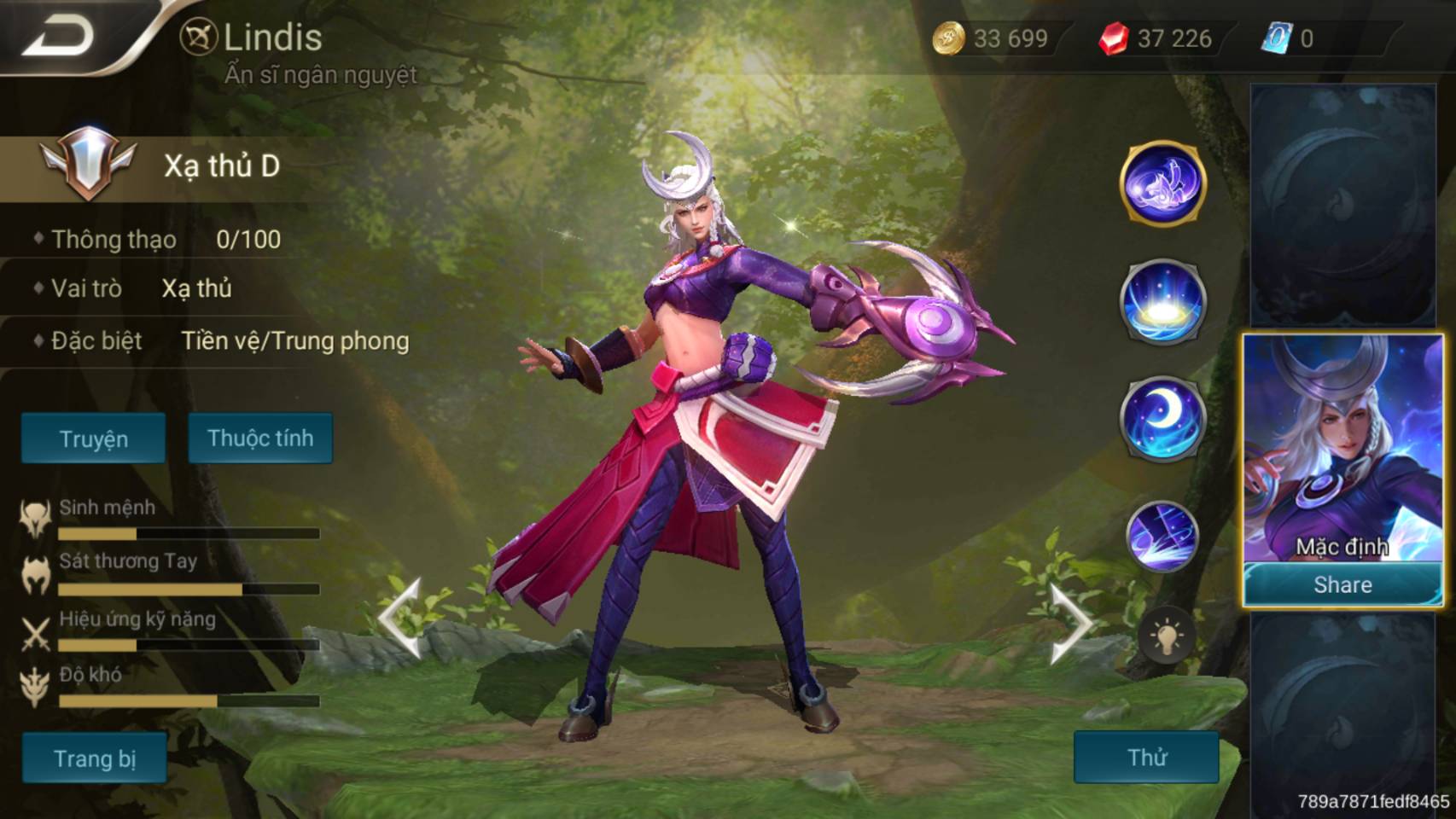Select the purple slash skill icon
The image size is (1456, 819).
(1162, 536)
